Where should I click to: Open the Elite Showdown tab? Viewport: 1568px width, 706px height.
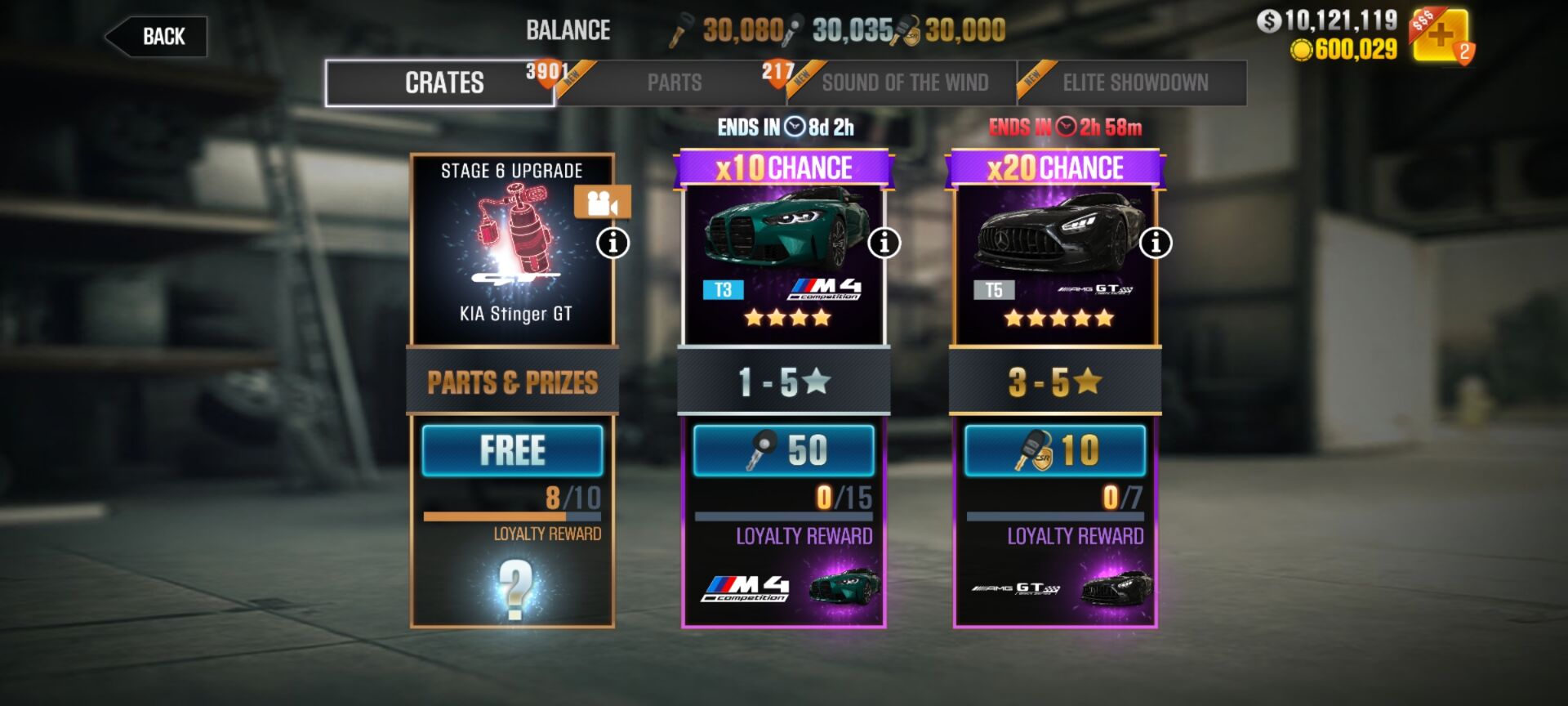(x=1134, y=83)
